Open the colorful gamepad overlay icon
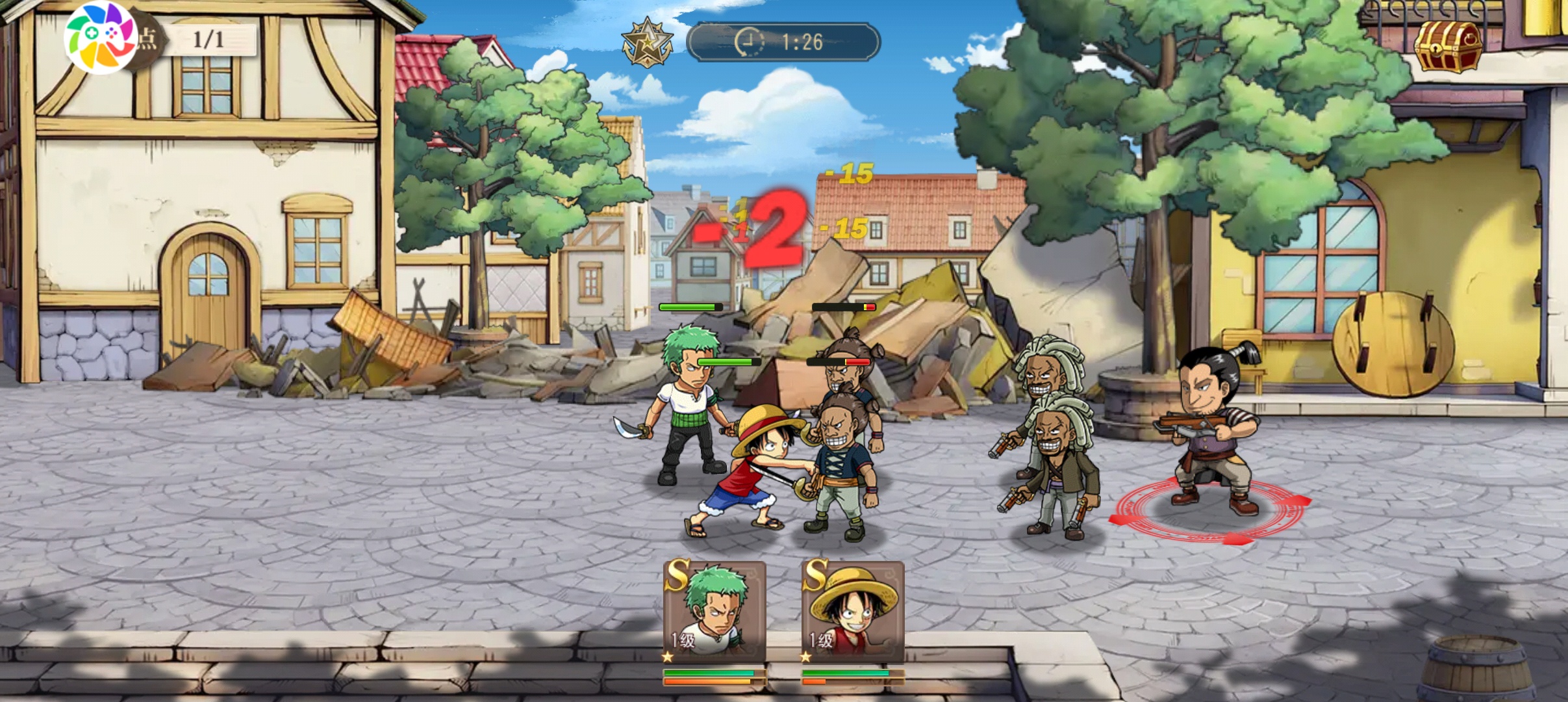Screen dimensions: 1568x702 pos(100,38)
